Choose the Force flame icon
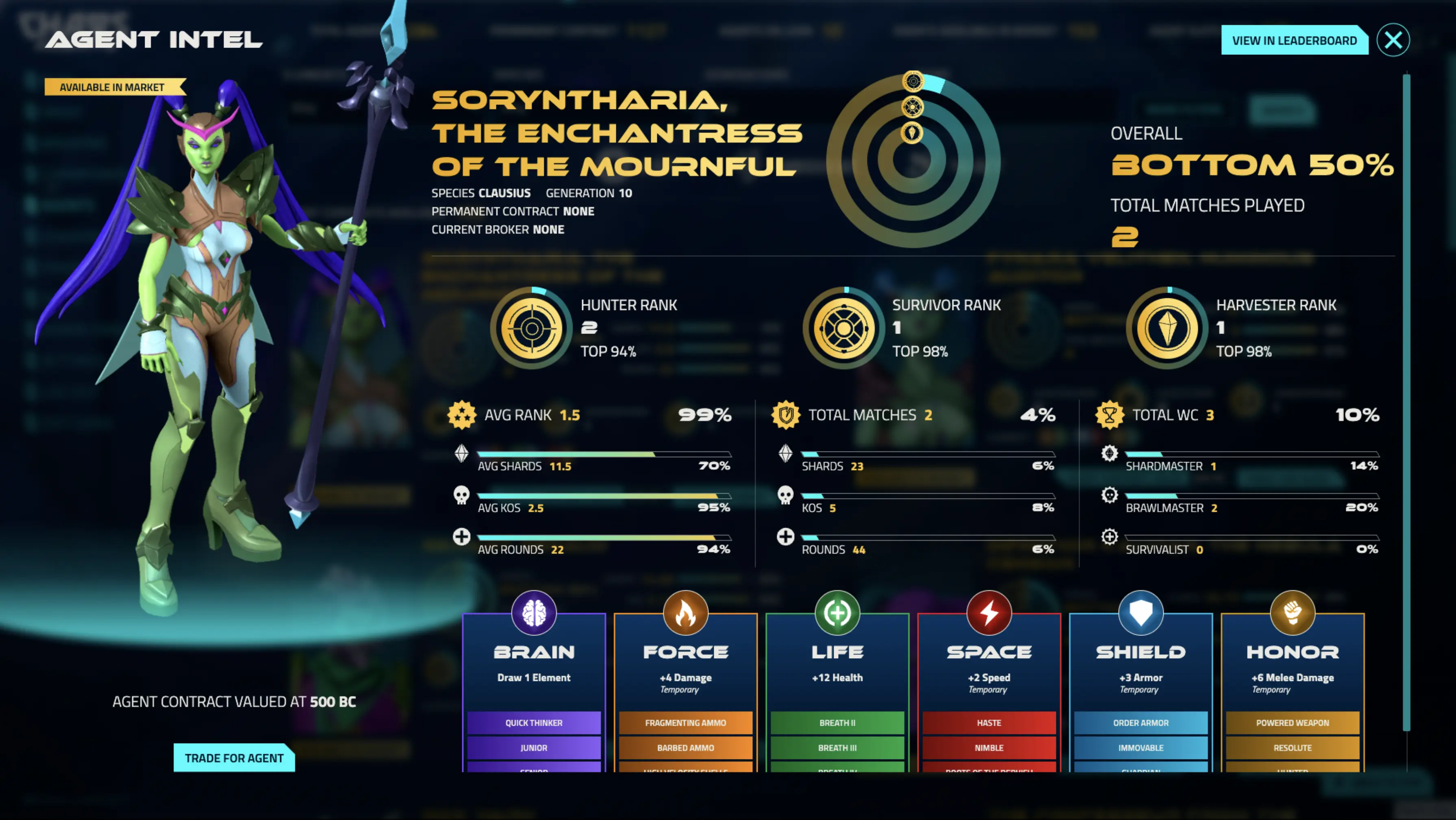 tap(685, 613)
